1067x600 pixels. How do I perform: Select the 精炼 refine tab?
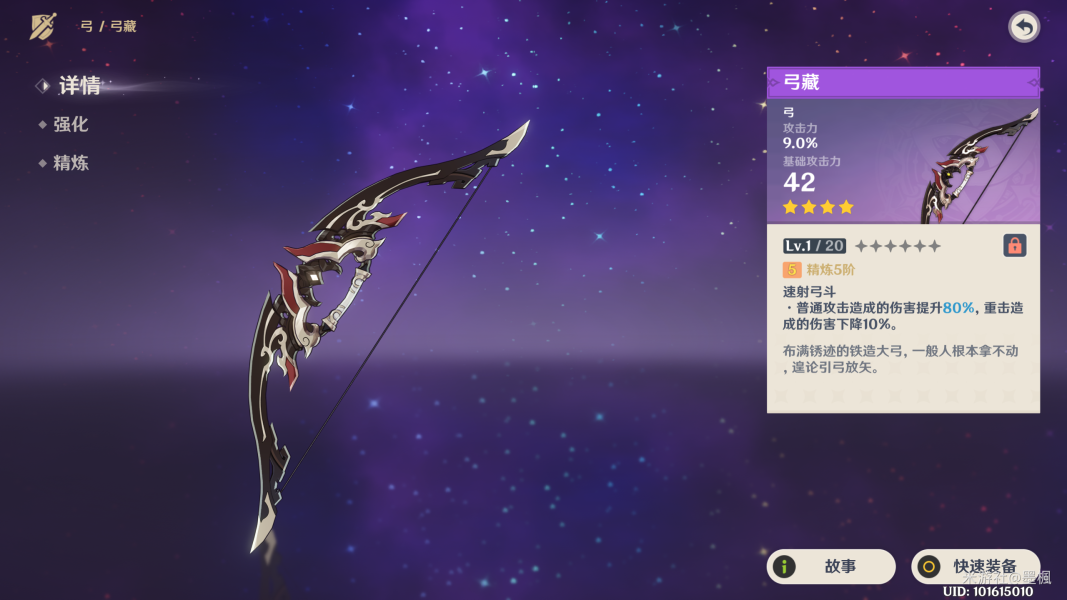pos(70,163)
